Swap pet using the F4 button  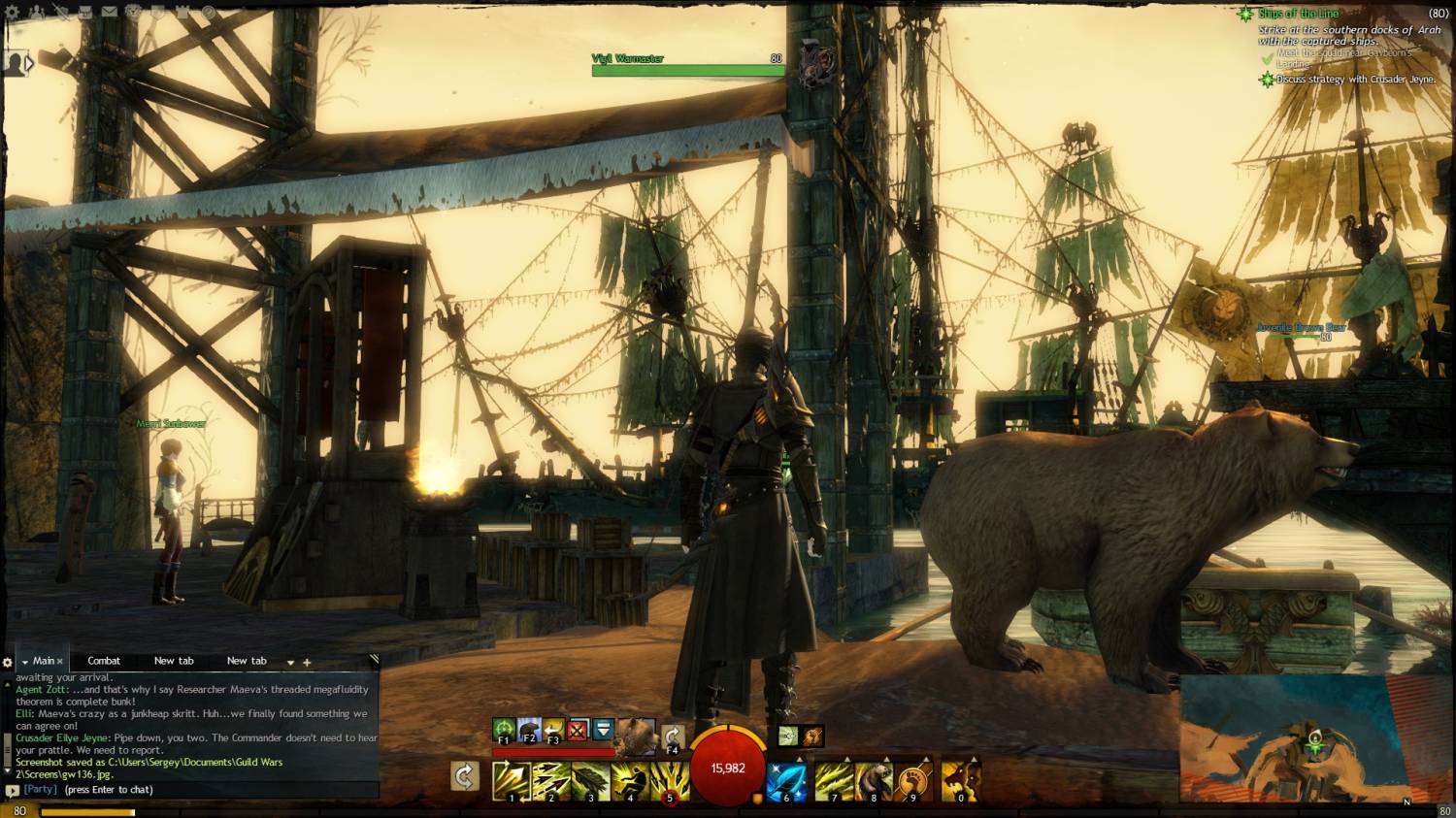(x=672, y=736)
